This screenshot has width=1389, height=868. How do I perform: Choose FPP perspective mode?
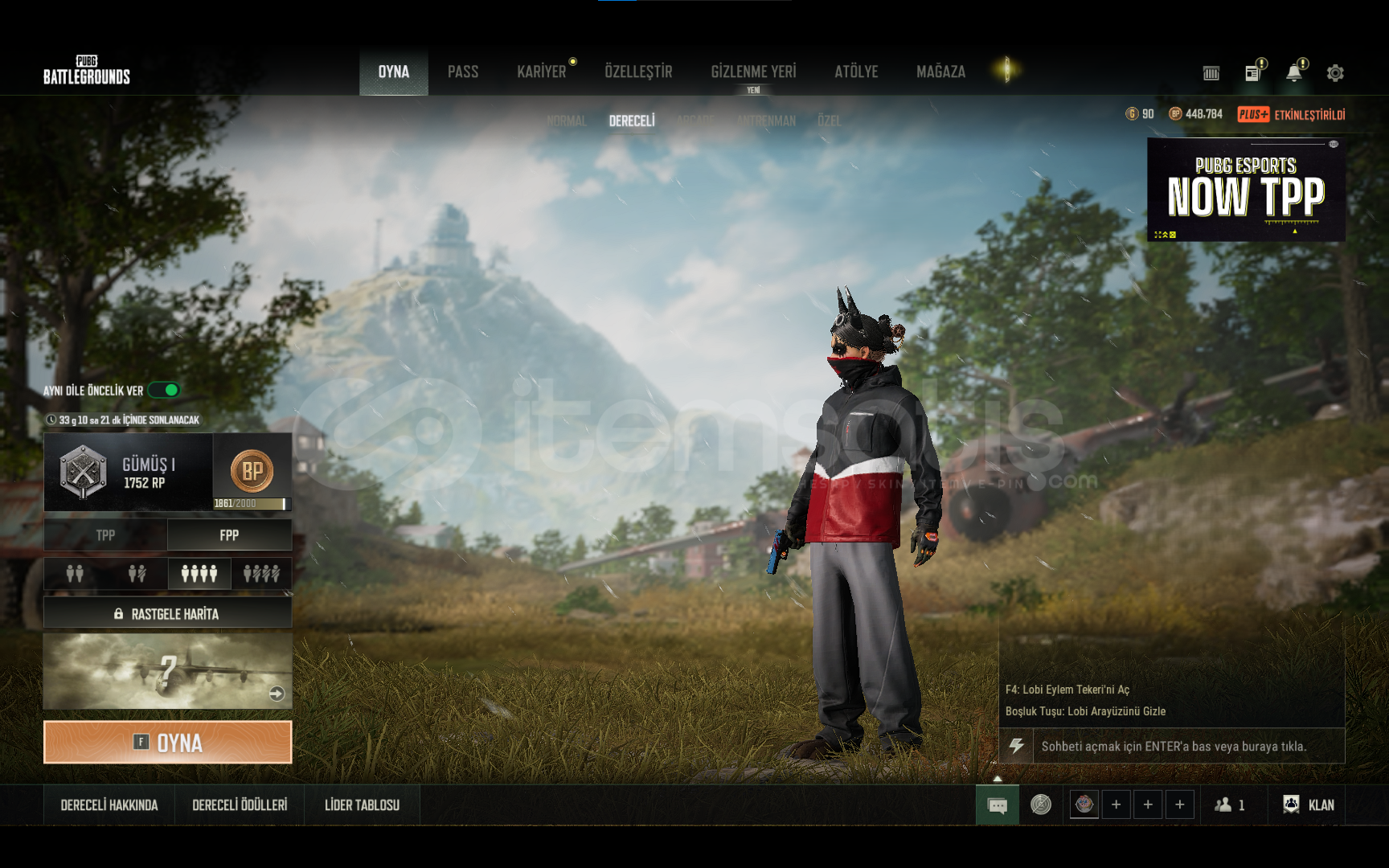click(229, 535)
